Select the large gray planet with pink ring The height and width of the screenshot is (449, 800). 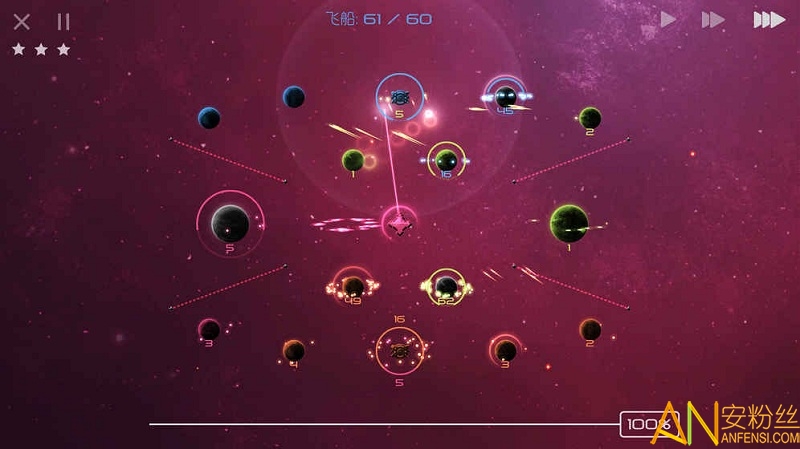(230, 222)
